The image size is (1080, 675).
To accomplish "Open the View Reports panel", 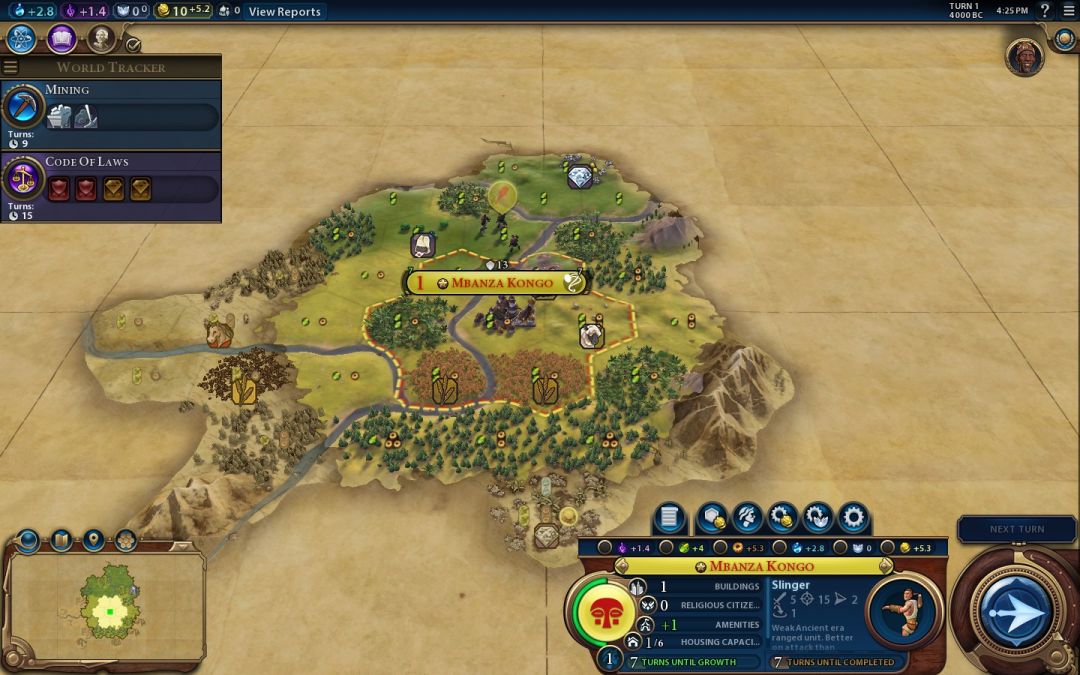I will coord(284,11).
